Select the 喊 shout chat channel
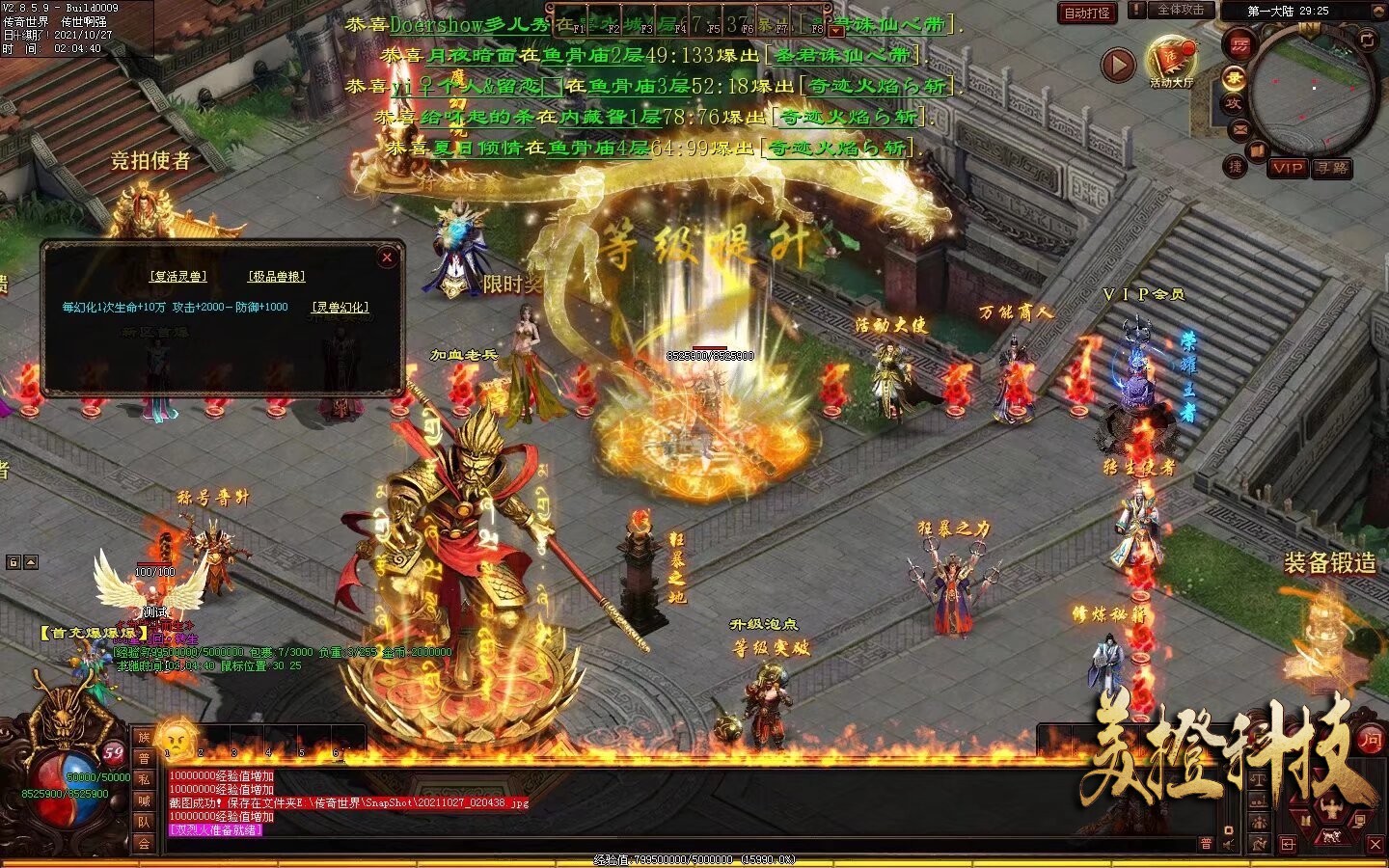Screen dimensions: 1389x868 [144, 800]
